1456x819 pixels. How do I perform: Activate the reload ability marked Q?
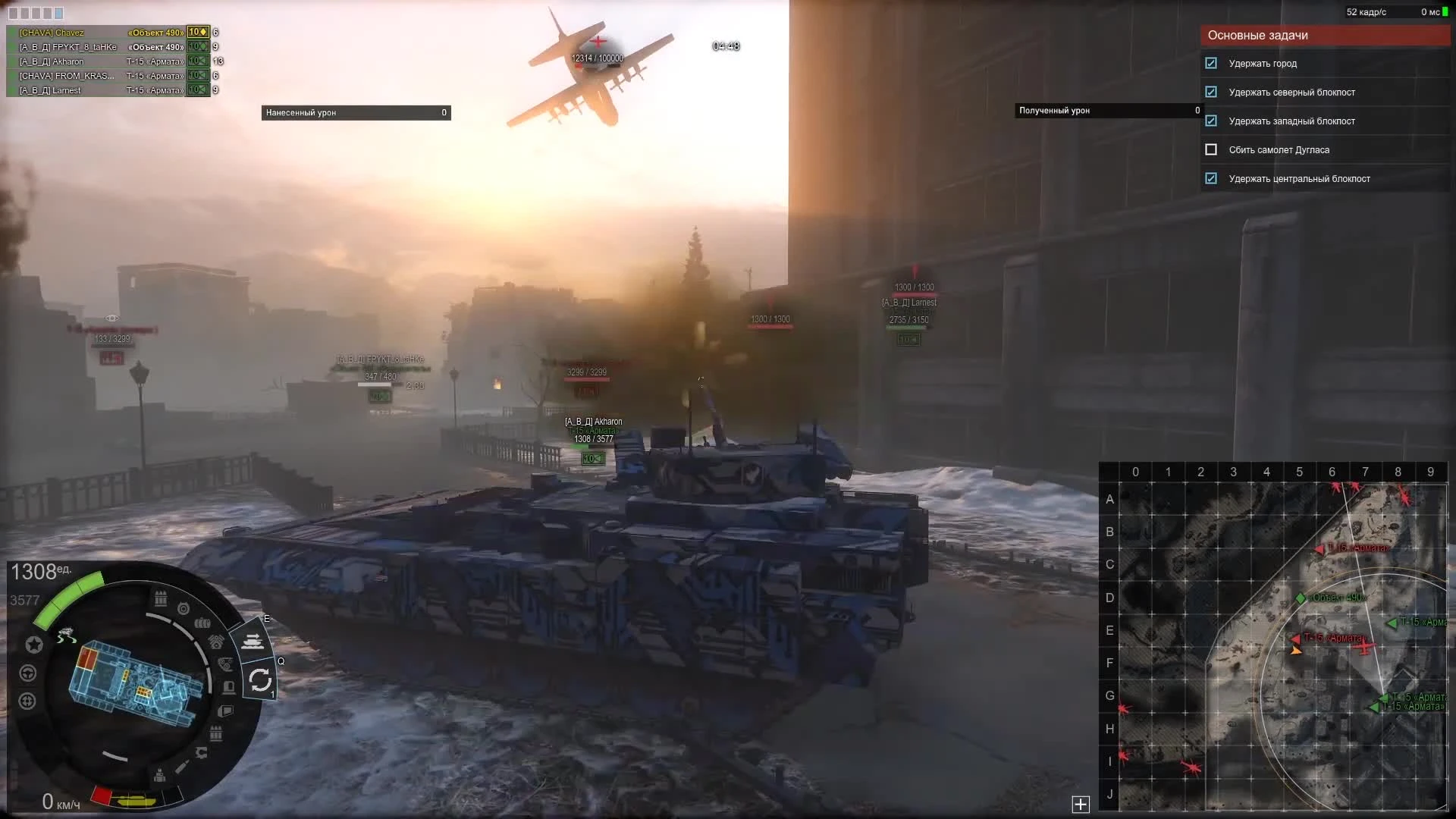(x=262, y=679)
